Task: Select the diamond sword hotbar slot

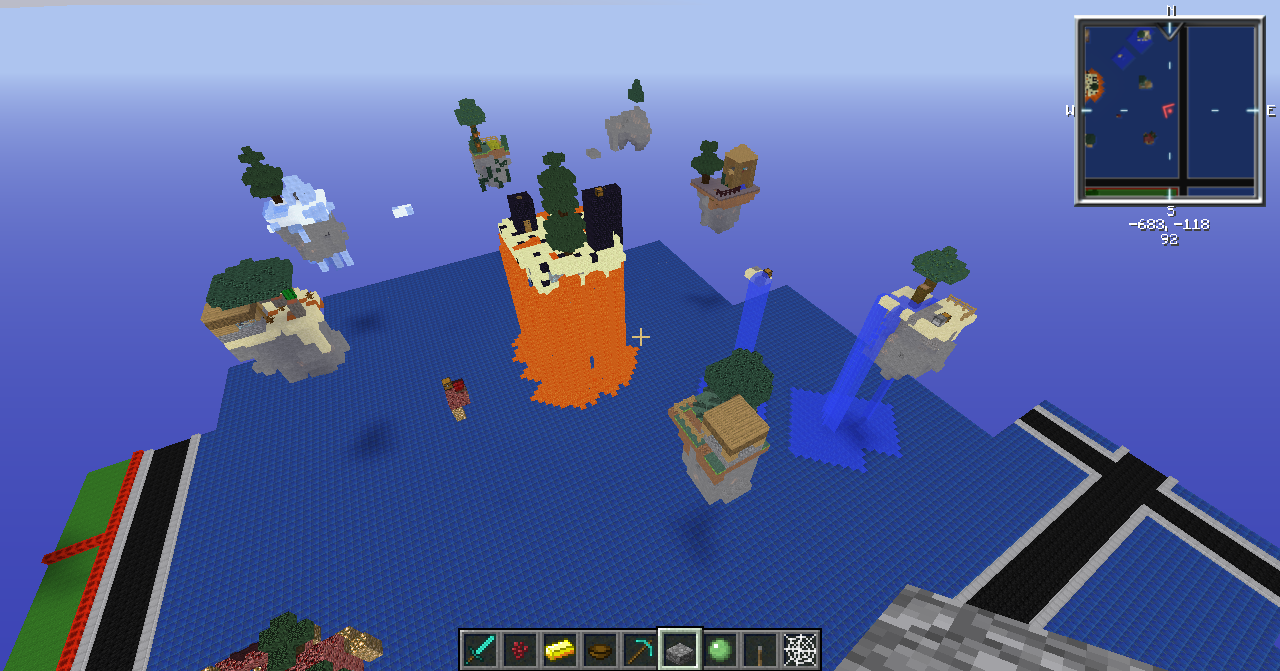Action: click(480, 650)
